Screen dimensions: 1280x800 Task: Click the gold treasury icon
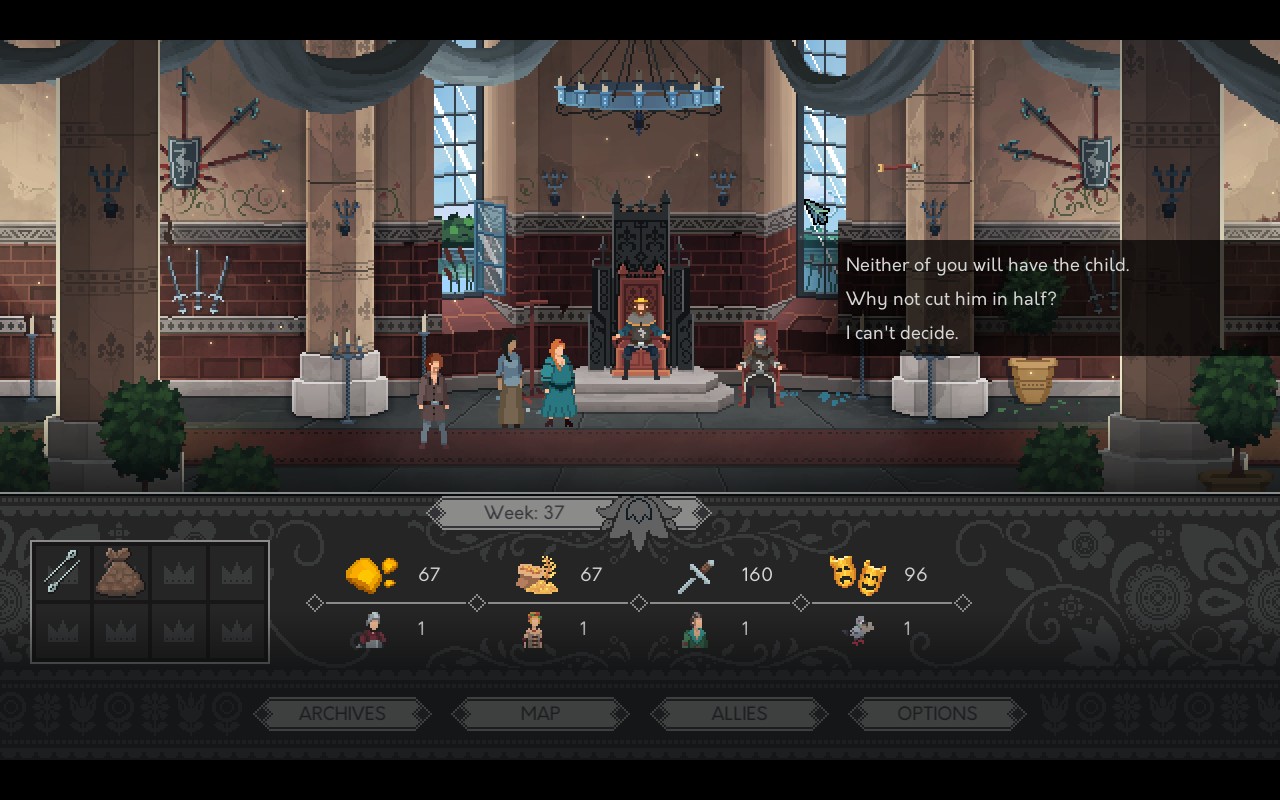tap(370, 575)
